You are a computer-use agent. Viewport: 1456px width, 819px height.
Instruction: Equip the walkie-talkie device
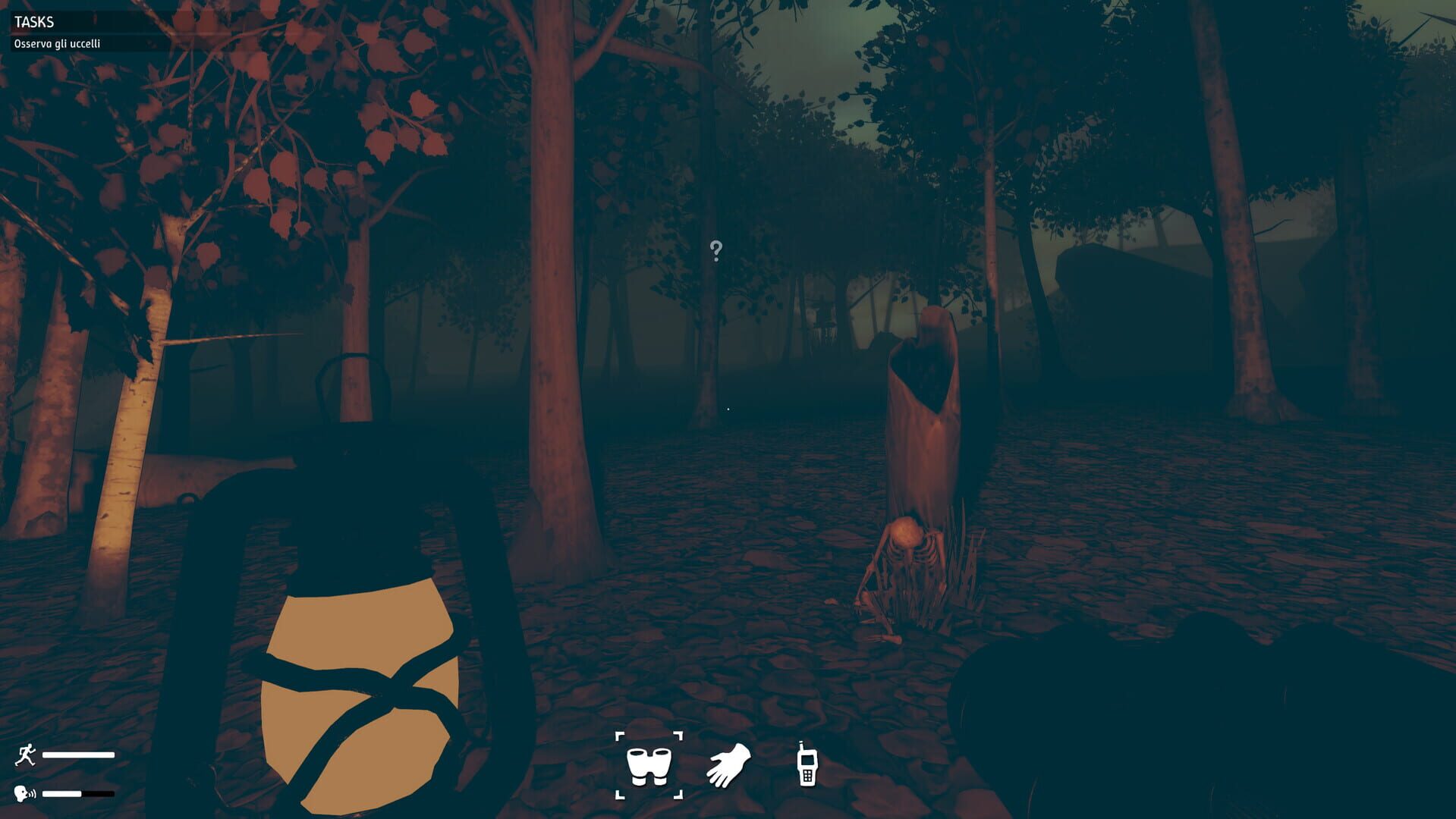point(806,763)
